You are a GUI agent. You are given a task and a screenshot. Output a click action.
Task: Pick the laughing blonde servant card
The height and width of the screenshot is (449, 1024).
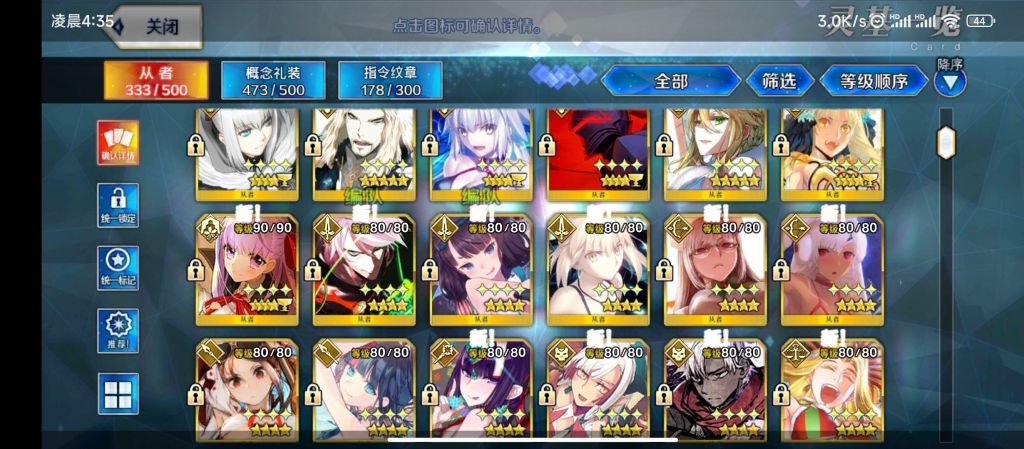(831, 390)
